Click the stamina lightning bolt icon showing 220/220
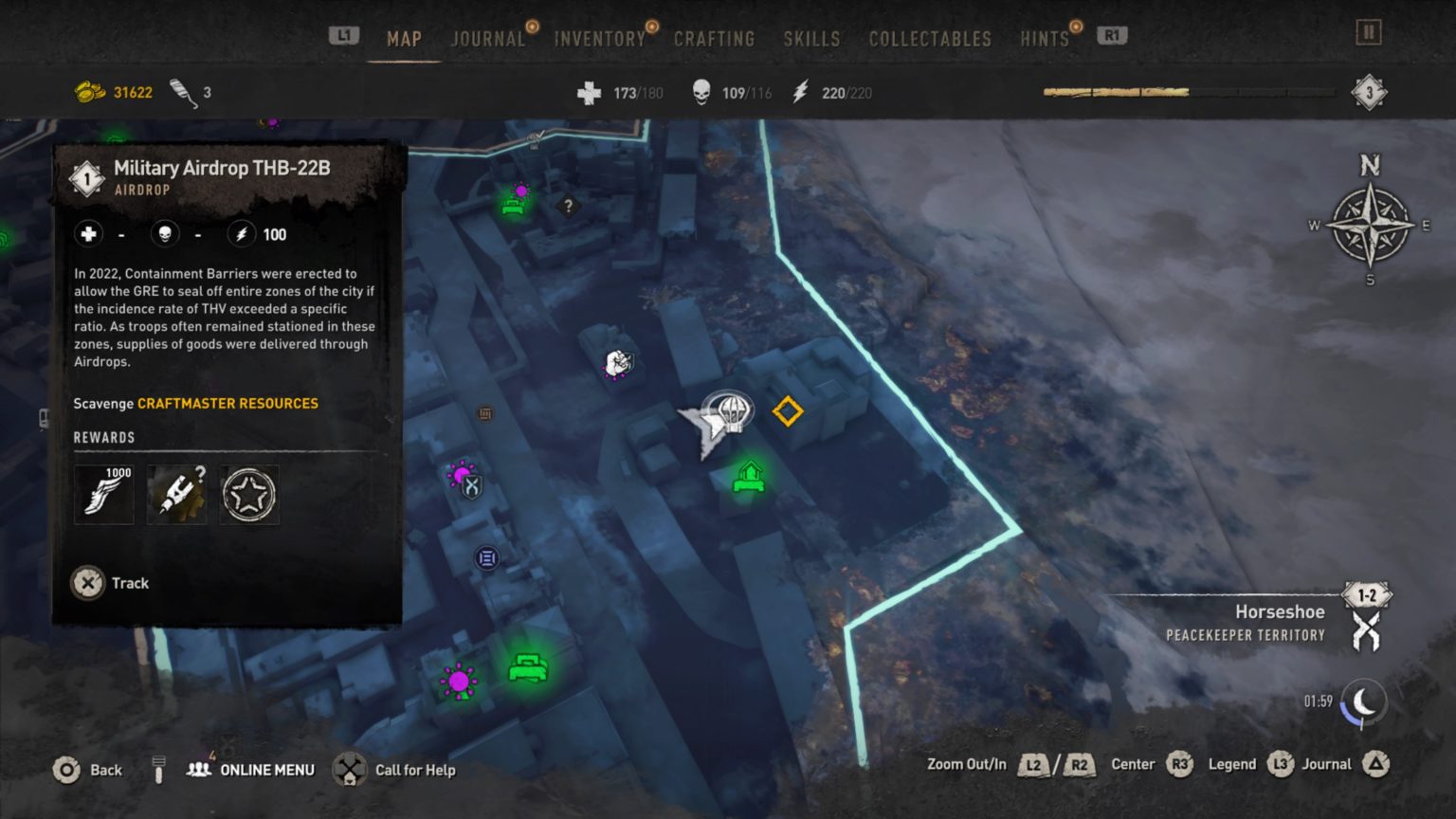1456x819 pixels. [801, 92]
